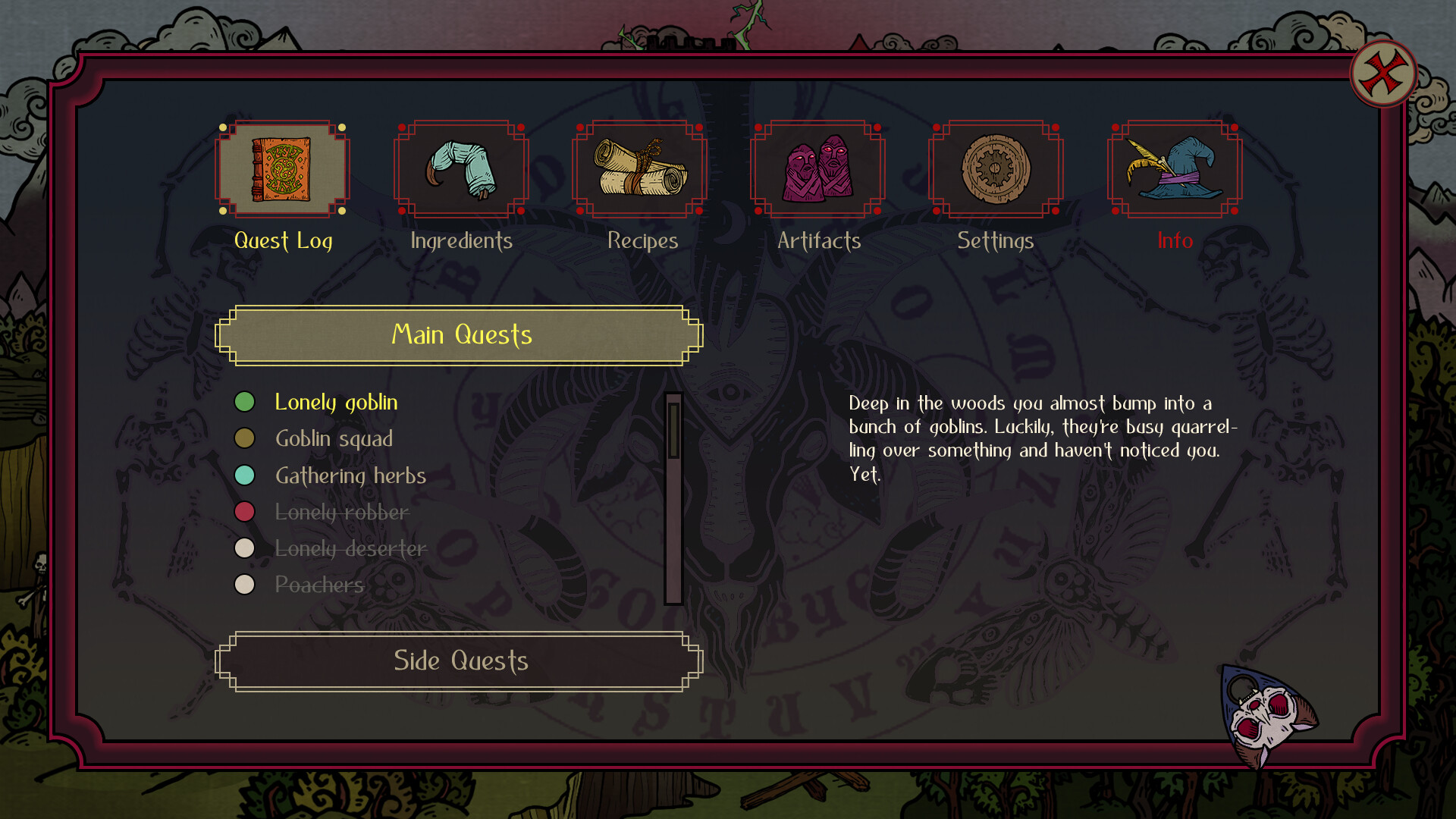Open the Quest Log book icon
The height and width of the screenshot is (819, 1456).
282,168
